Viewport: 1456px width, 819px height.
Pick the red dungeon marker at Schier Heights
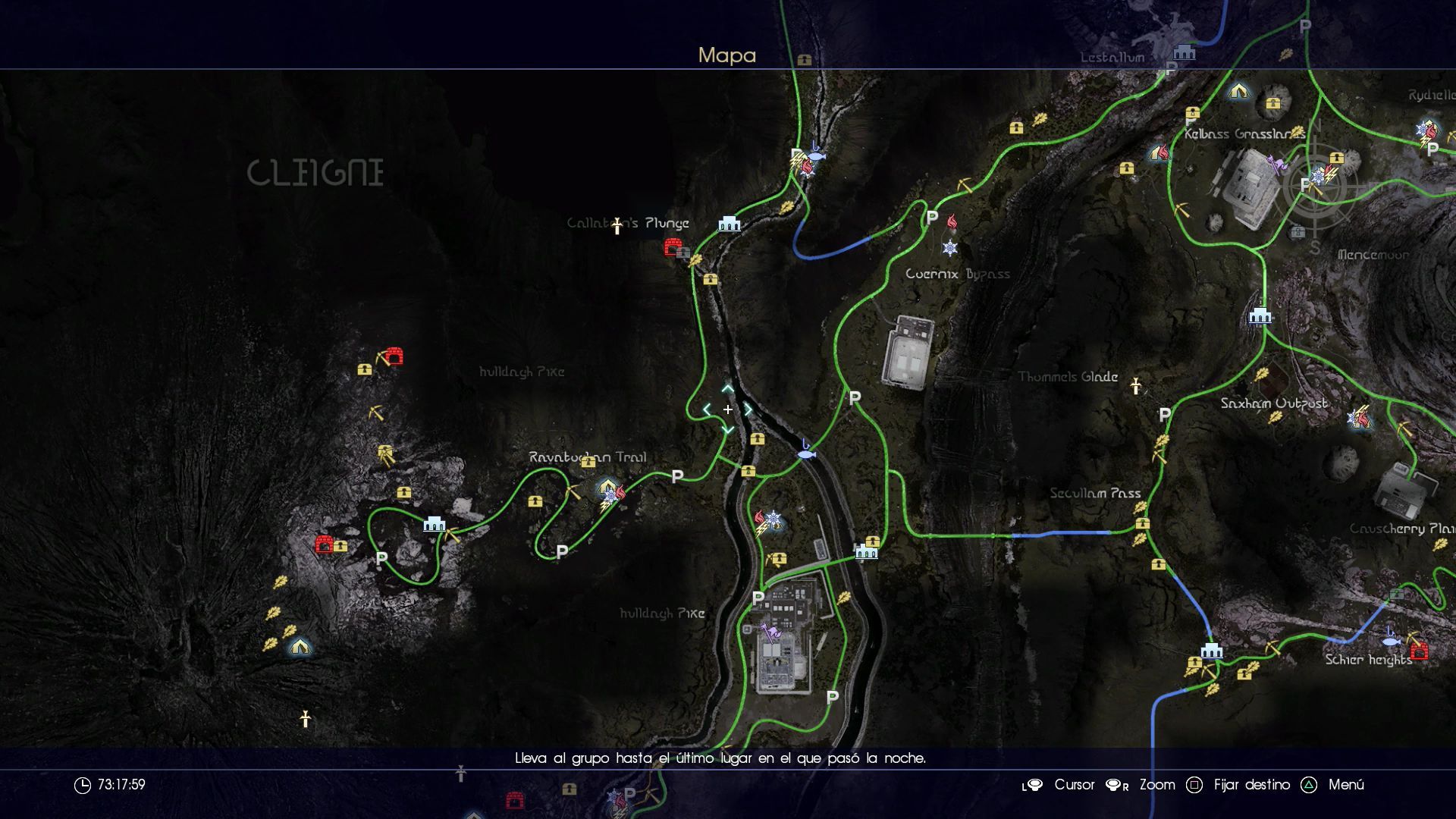tap(1419, 651)
